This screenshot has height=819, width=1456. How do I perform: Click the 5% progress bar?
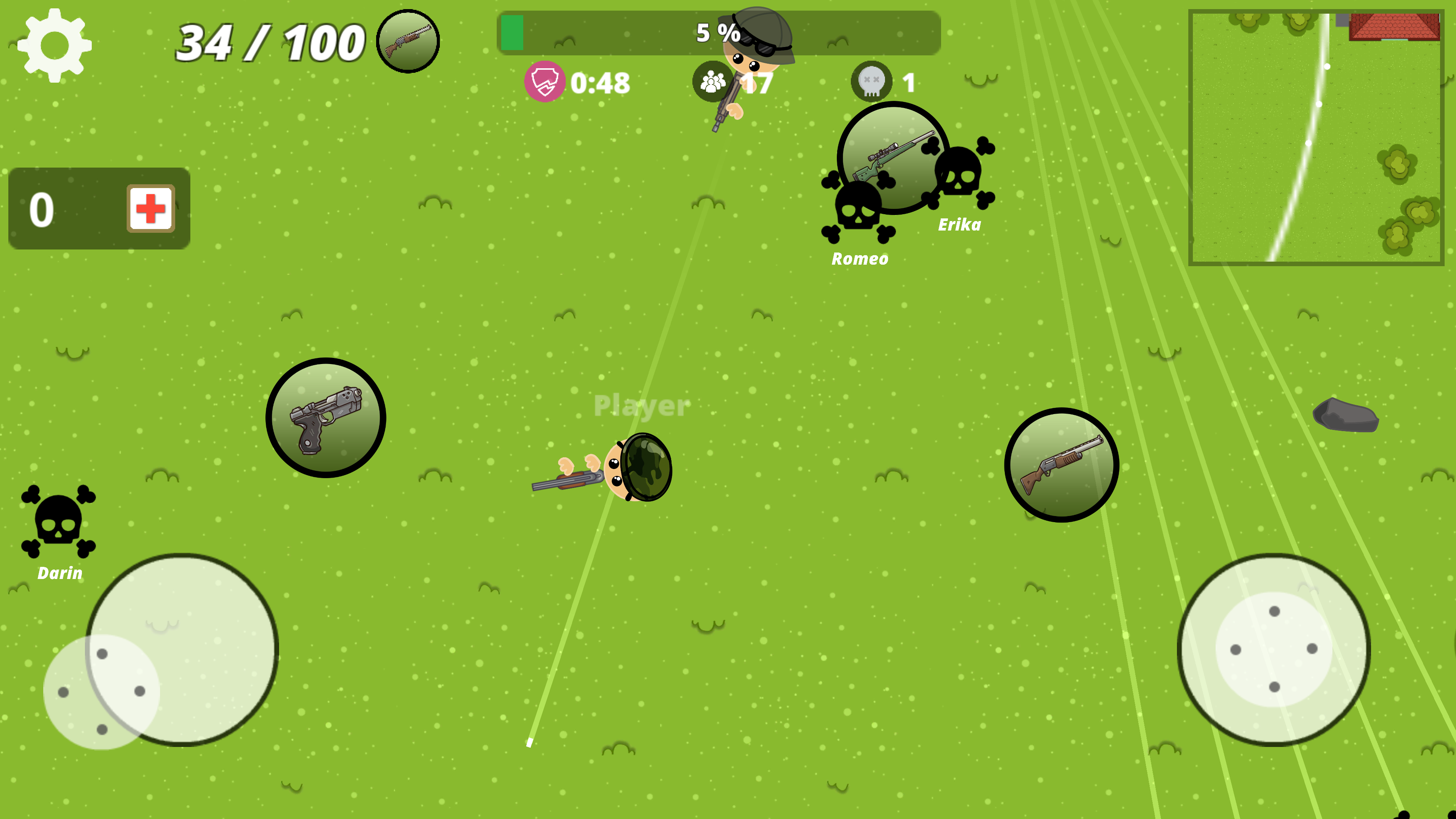(718, 35)
